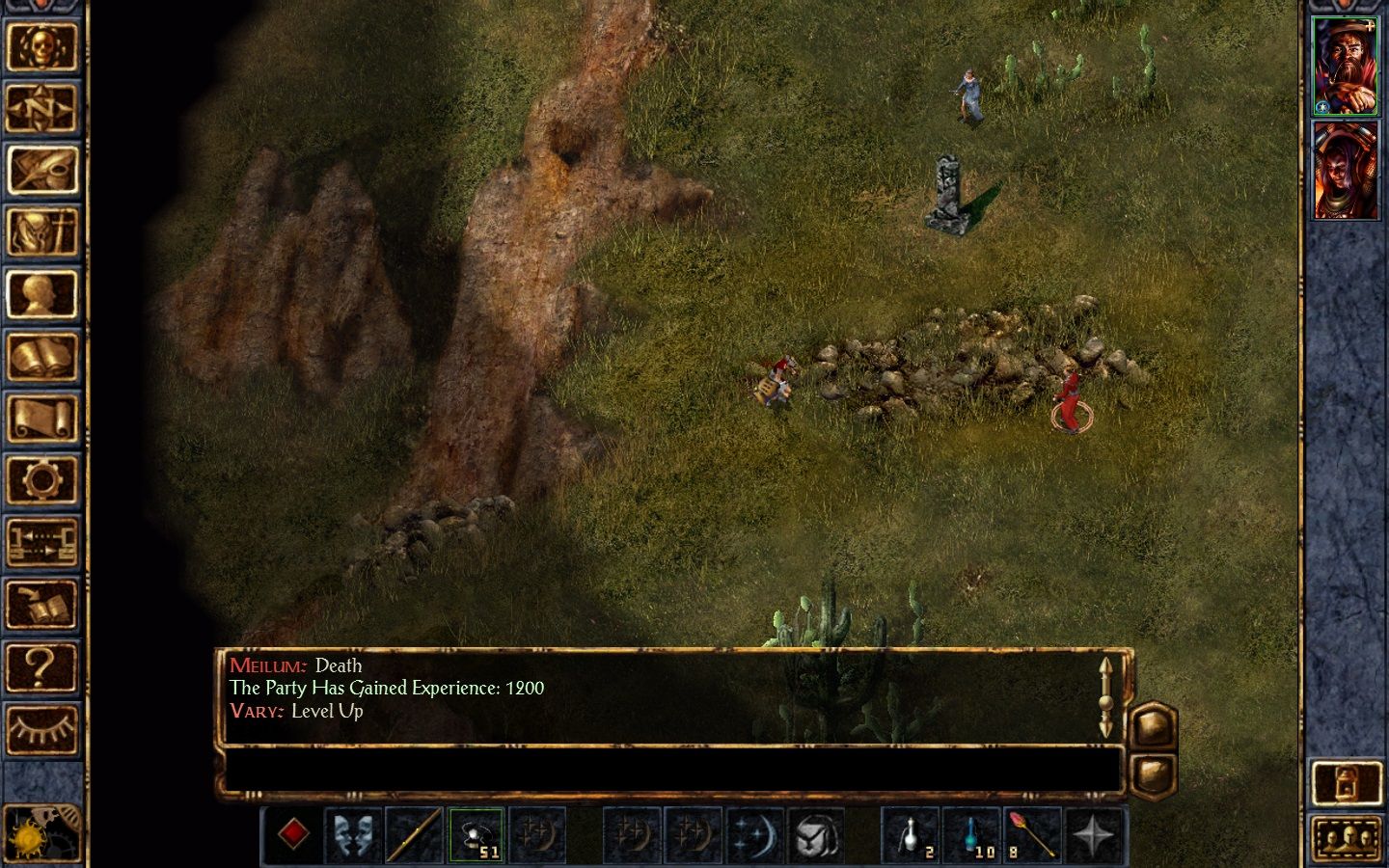
Task: Open the area map with the compass button
Action: tap(41, 108)
